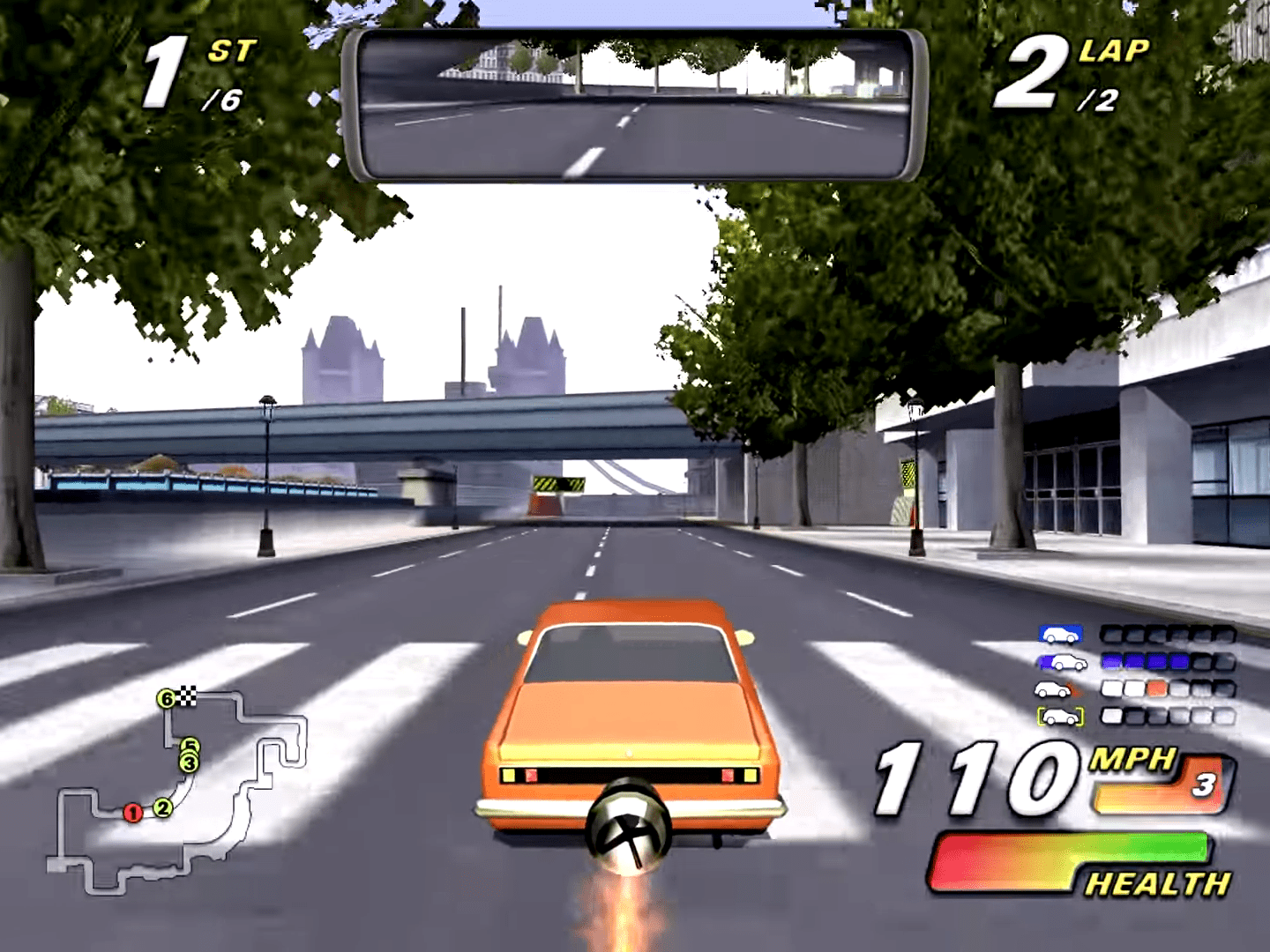Select the green number 2 minimap marker
Screen dimensions: 1270x952
click(x=162, y=807)
